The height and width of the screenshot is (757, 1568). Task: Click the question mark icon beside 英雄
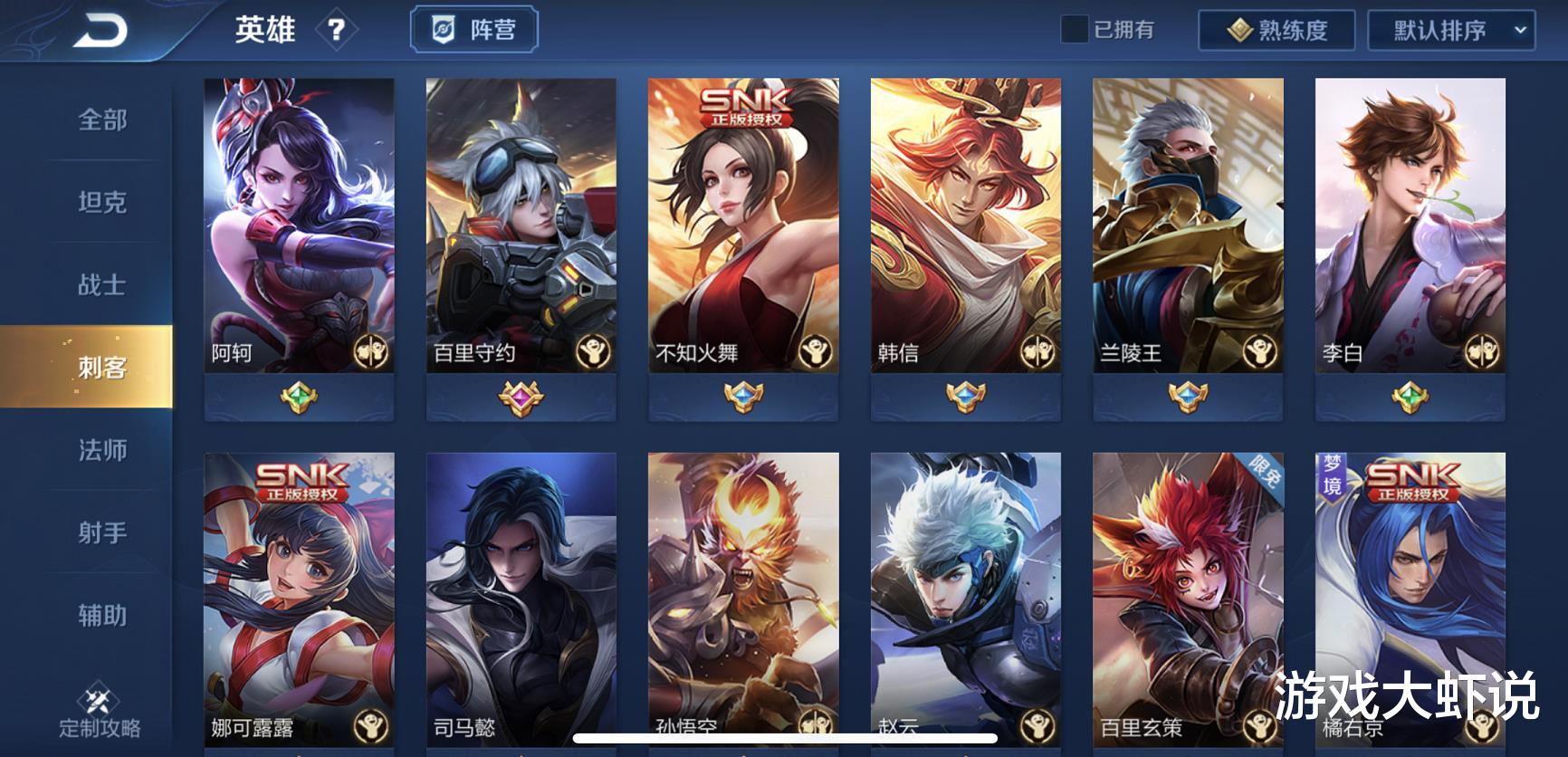tap(337, 30)
